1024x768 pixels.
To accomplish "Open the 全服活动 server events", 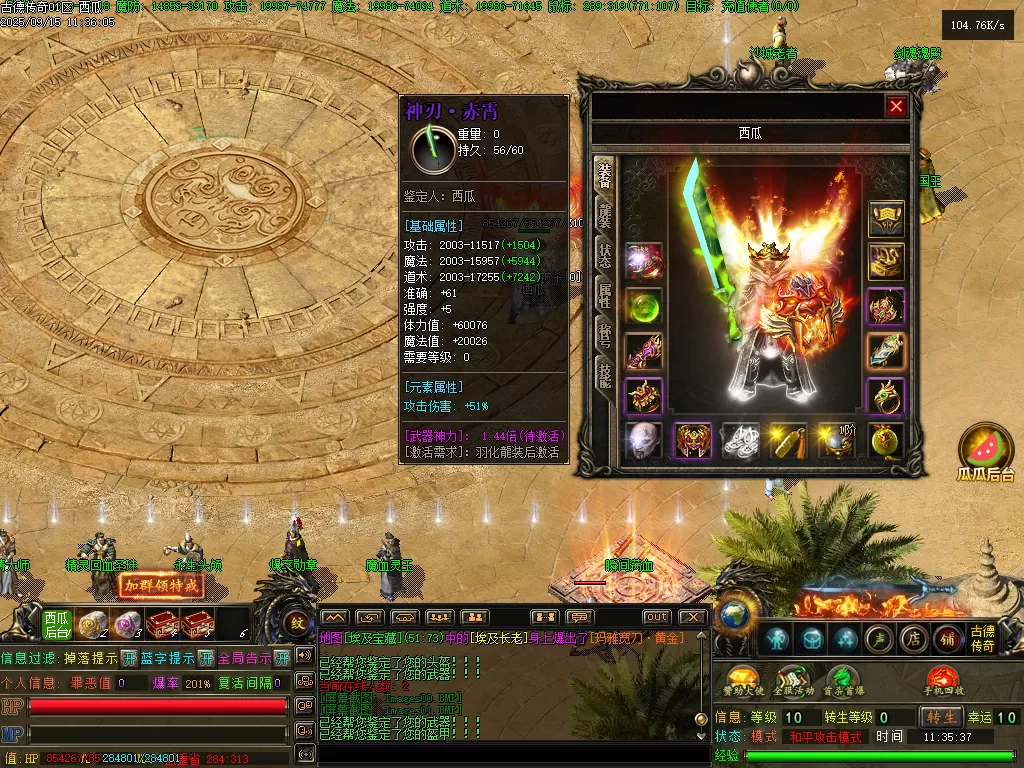I will [790, 680].
